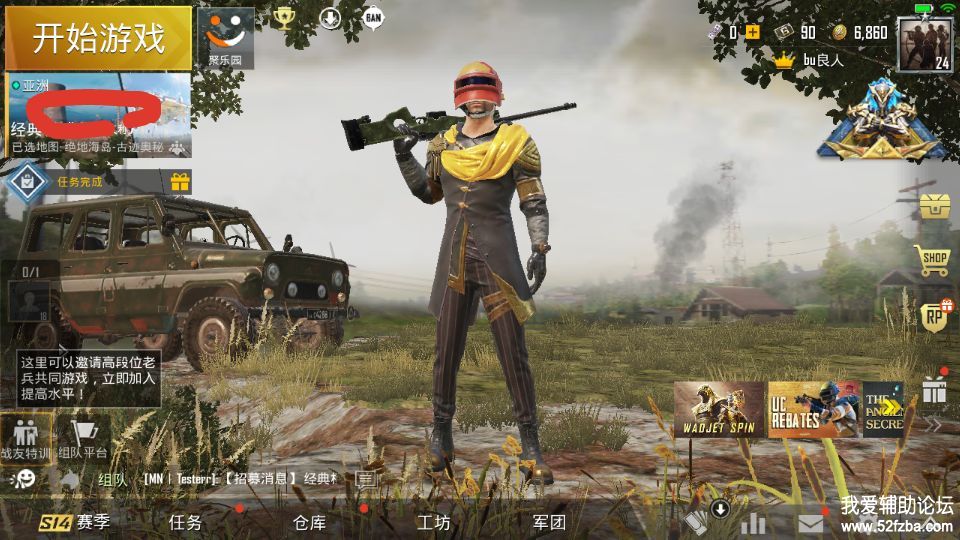Open the mail envelope icon
Viewport: 960px width, 540px height.
tap(811, 523)
